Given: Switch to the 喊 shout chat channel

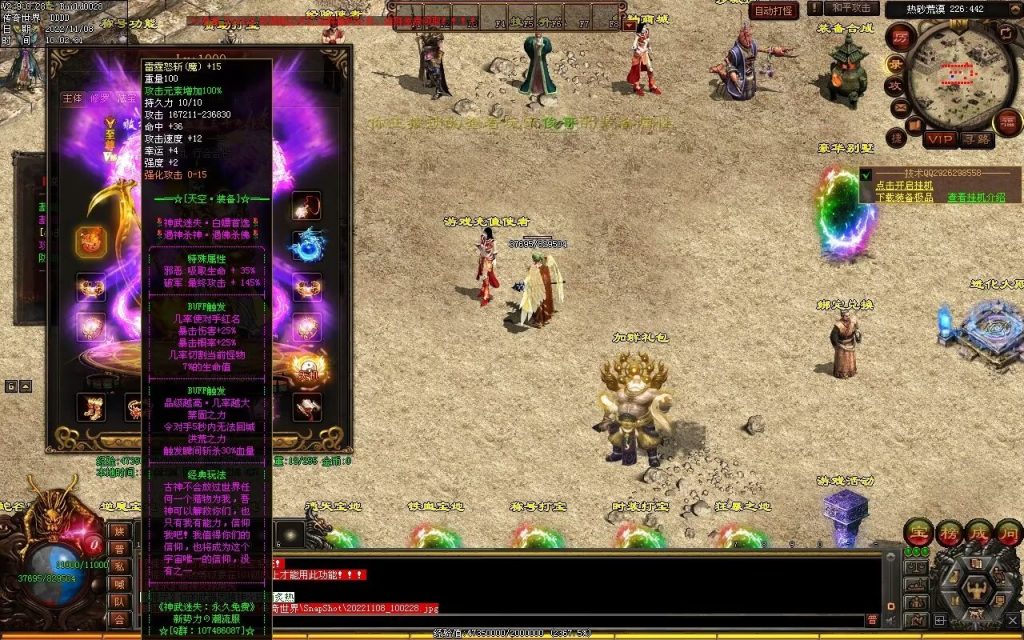Looking at the screenshot, I should (120, 583).
